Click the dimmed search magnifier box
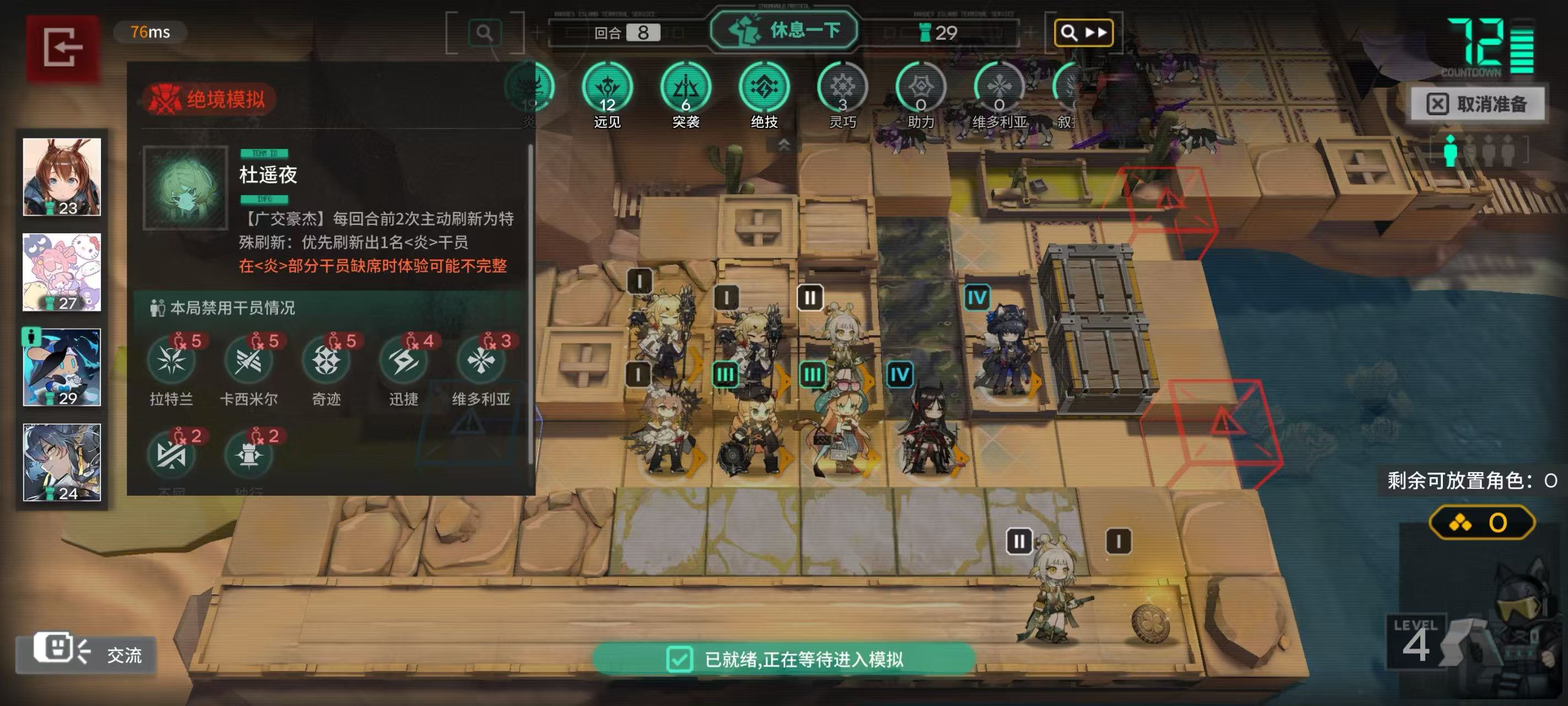This screenshot has width=1568, height=706. coord(485,33)
